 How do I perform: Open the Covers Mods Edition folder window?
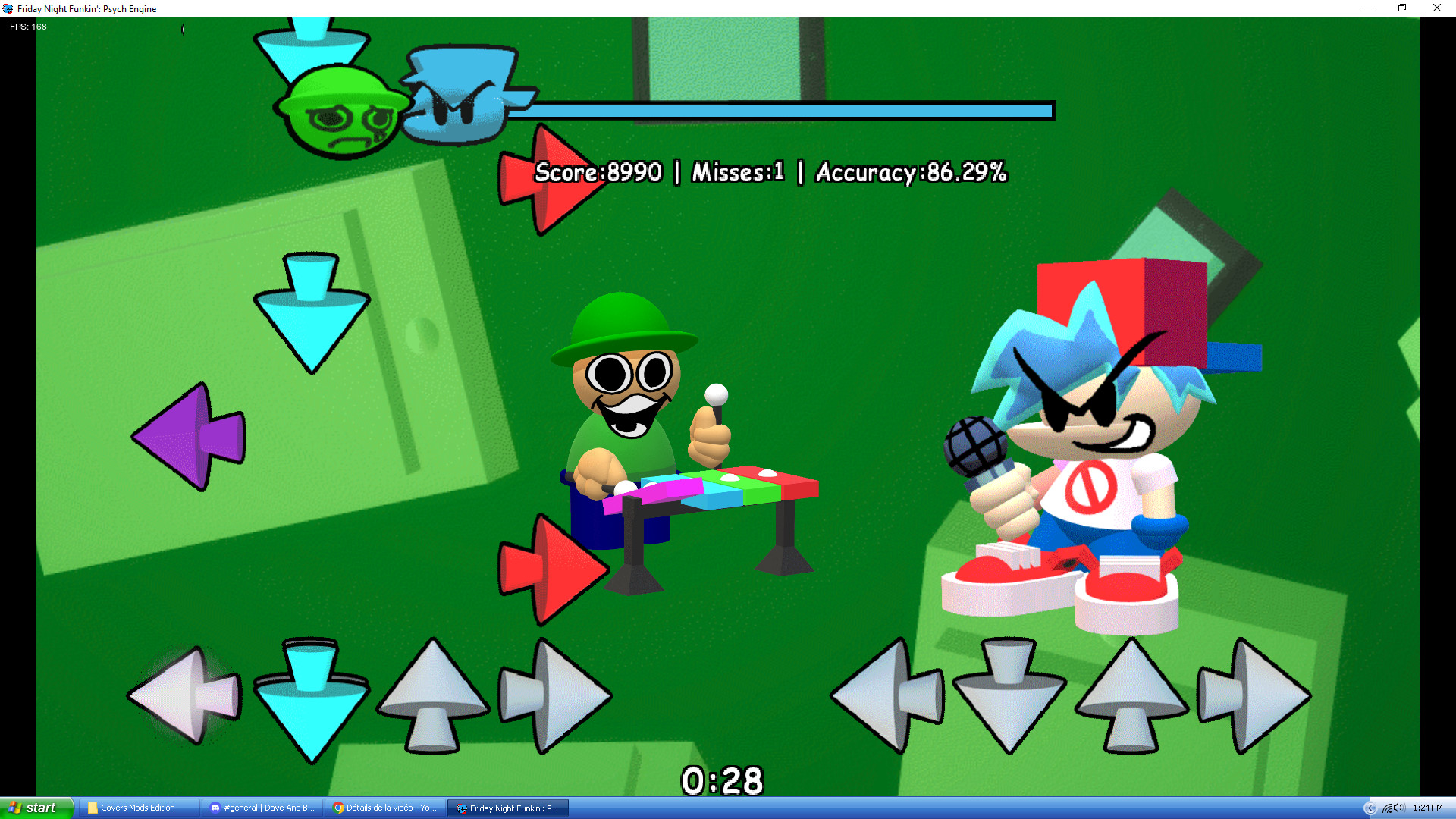tap(136, 808)
